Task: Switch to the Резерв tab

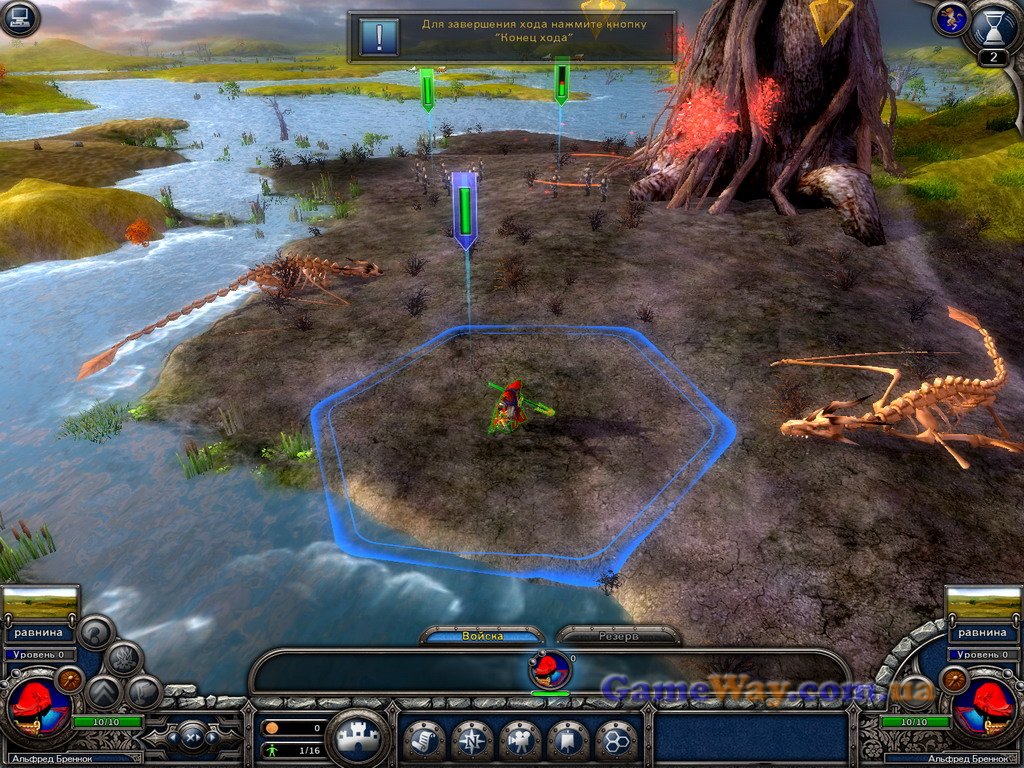Action: pos(618,636)
